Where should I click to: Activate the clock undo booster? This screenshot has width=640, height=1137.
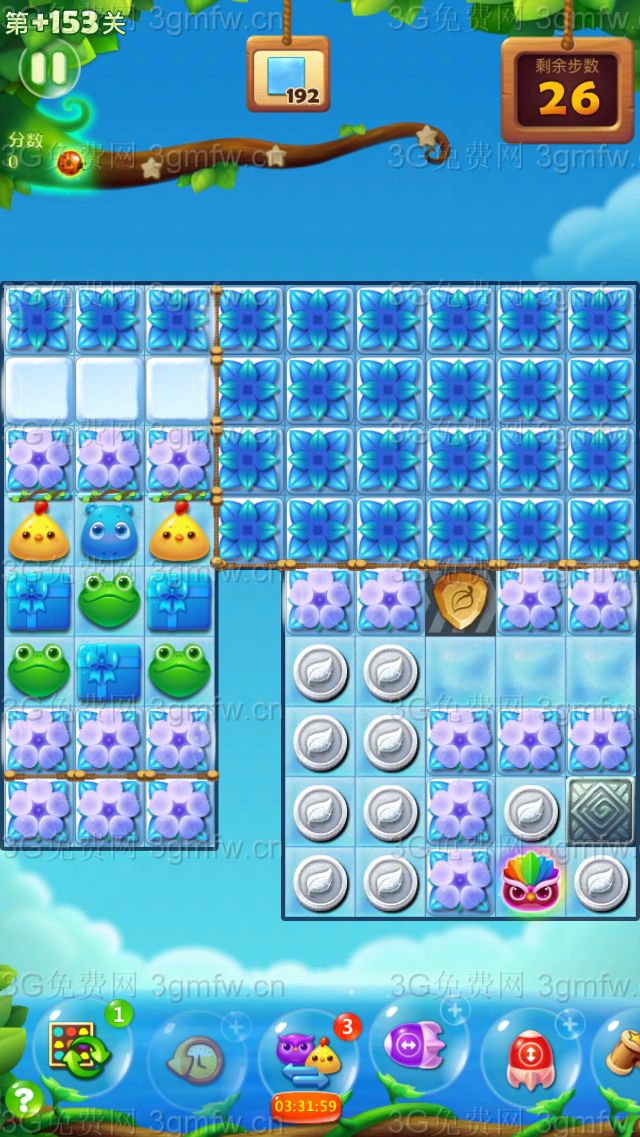tap(193, 1056)
